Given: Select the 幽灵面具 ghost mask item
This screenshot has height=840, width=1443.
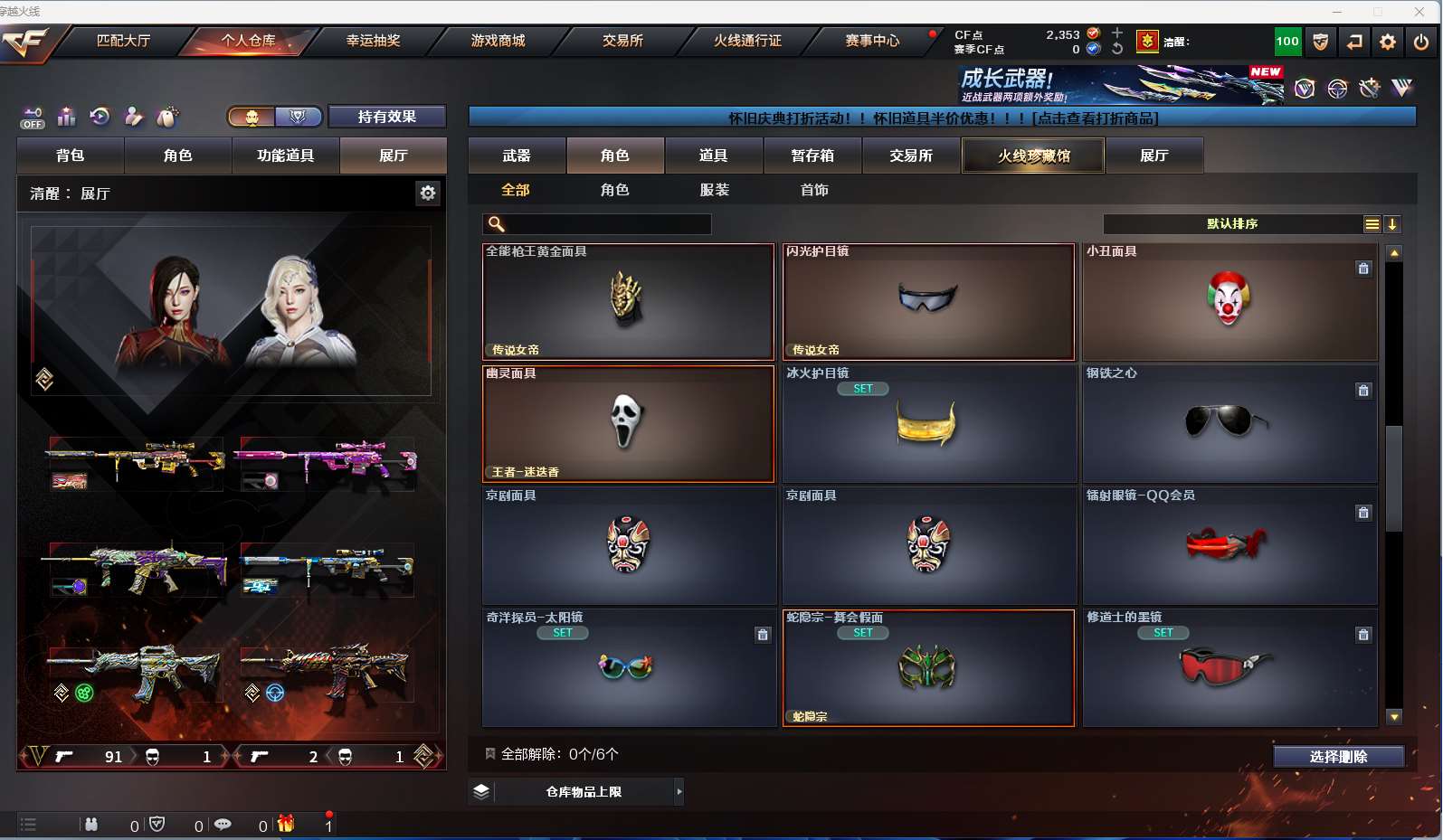Looking at the screenshot, I should (628, 424).
